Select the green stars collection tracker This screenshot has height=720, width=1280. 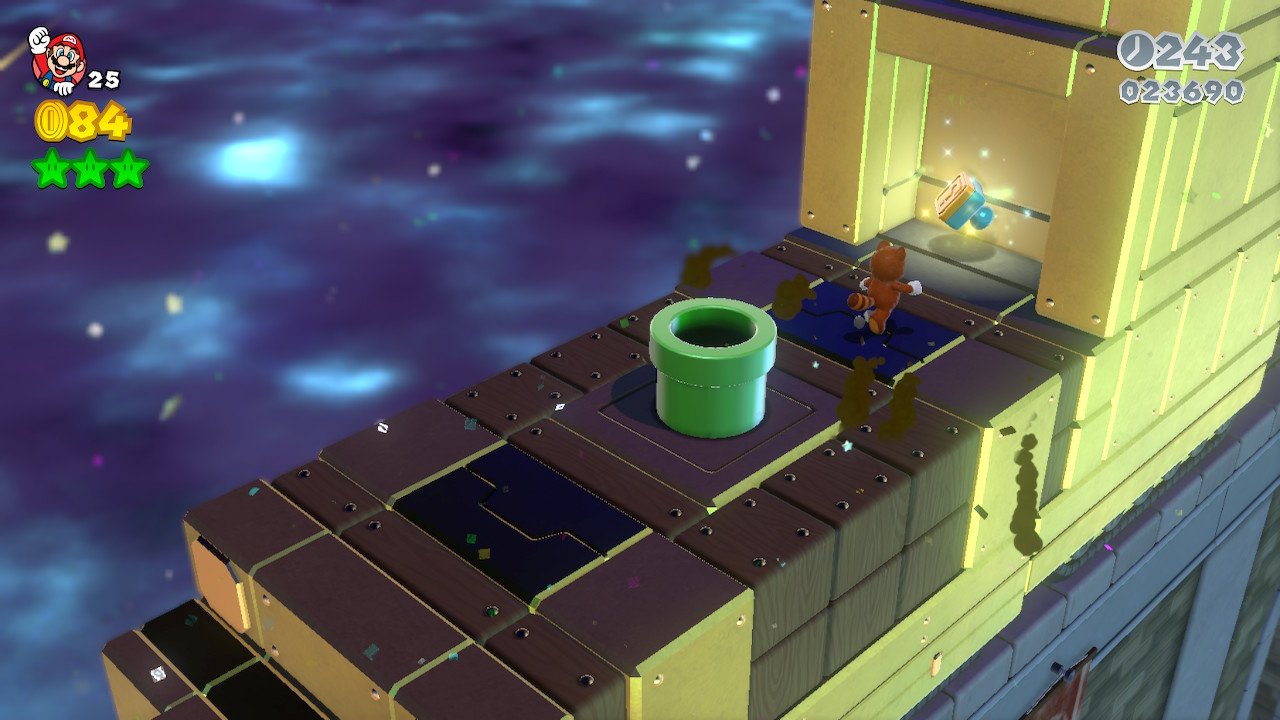(90, 168)
